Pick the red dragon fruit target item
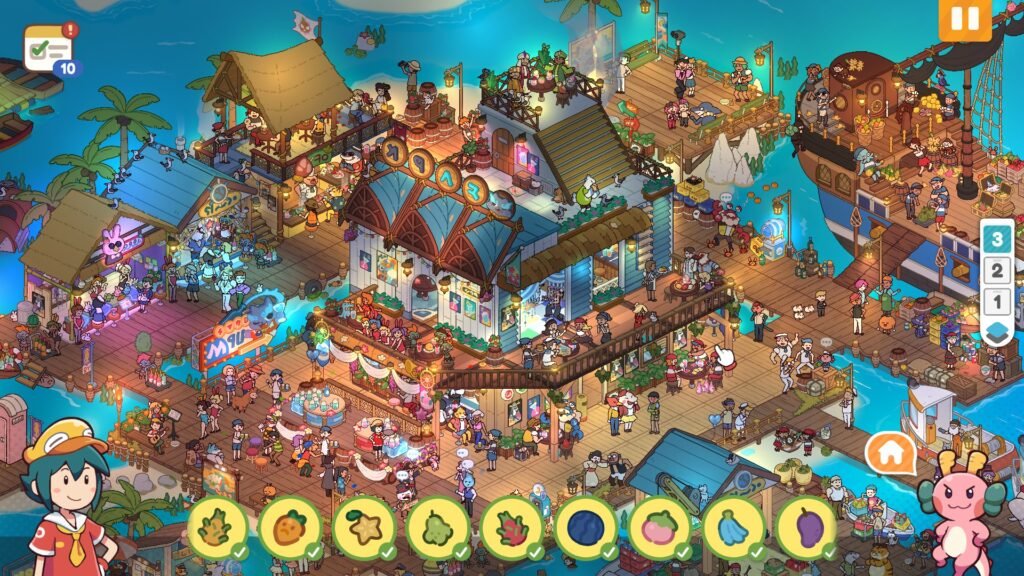The height and width of the screenshot is (576, 1024). tap(512, 527)
